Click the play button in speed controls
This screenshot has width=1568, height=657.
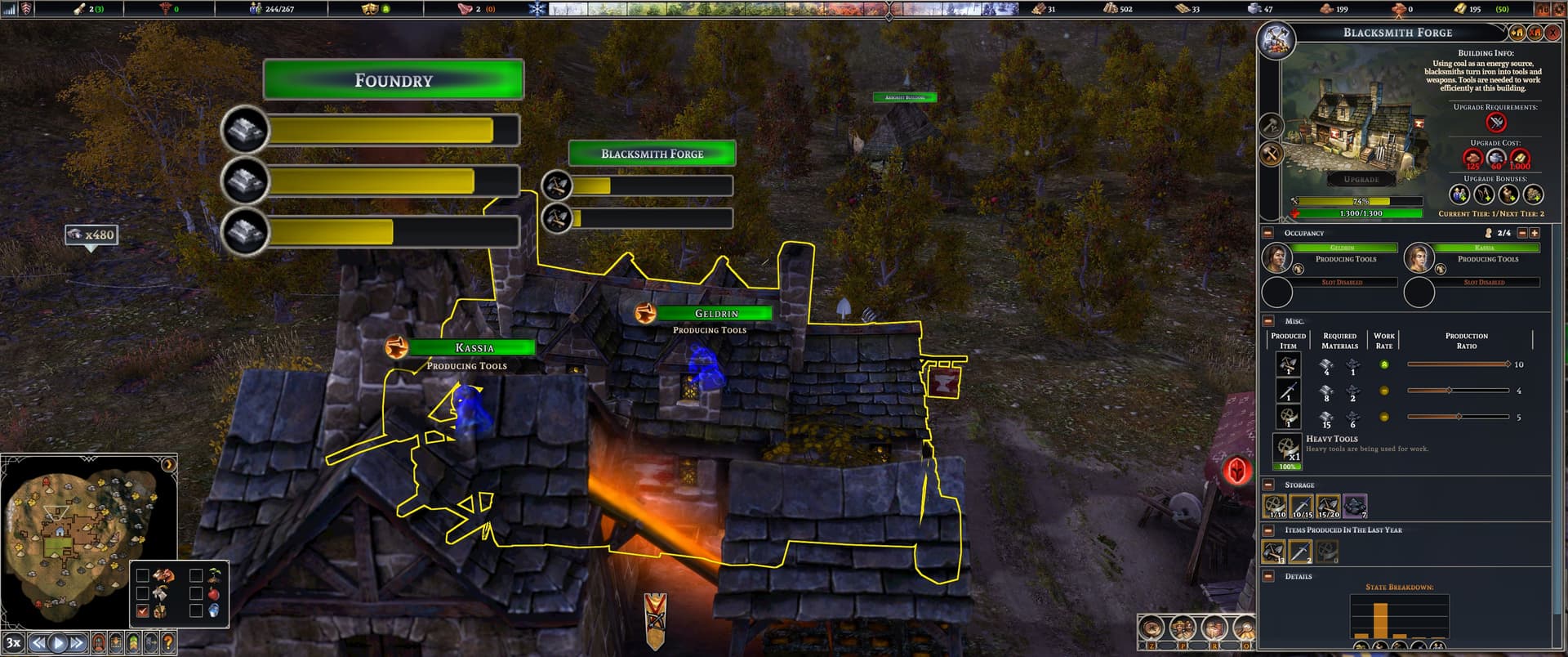pyautogui.click(x=57, y=643)
